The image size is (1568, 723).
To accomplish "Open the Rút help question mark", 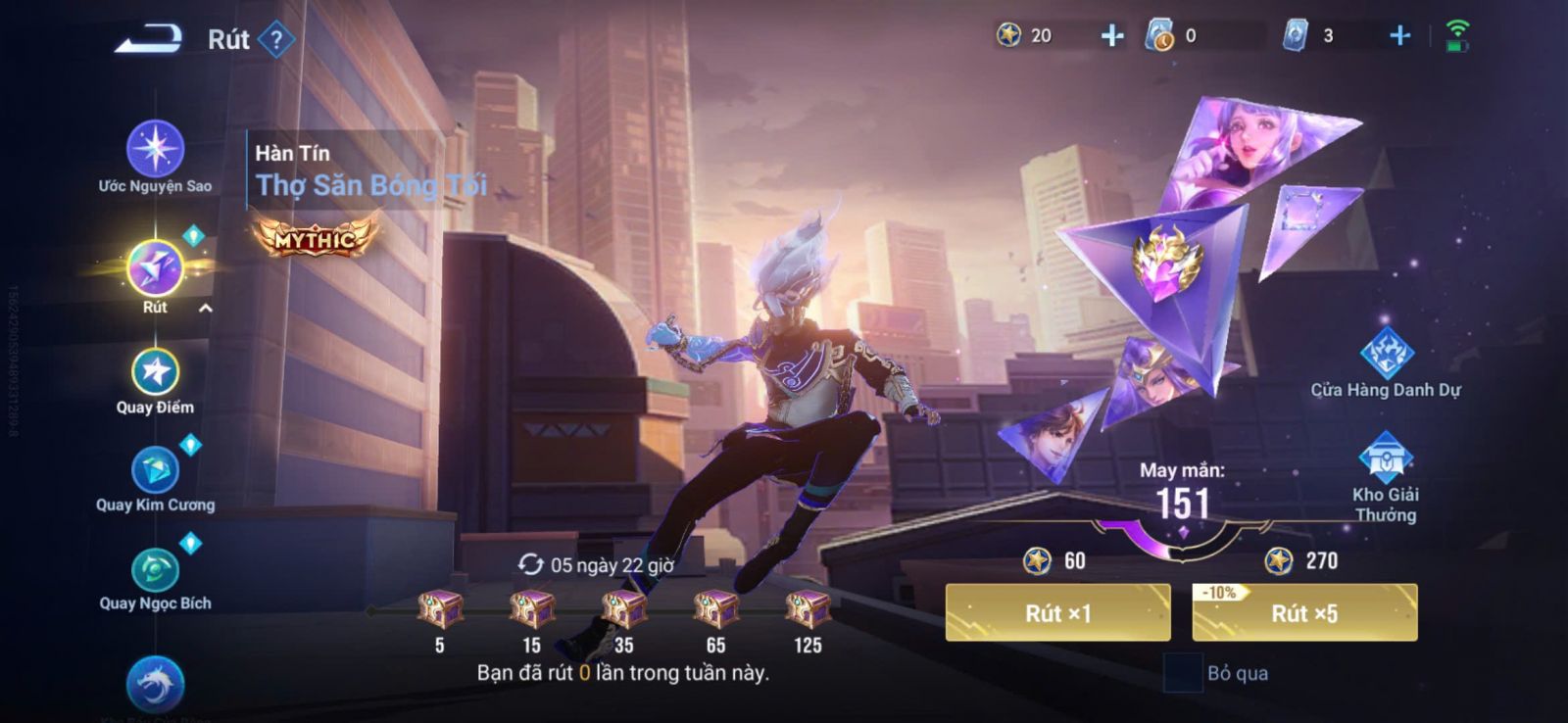I will point(277,40).
